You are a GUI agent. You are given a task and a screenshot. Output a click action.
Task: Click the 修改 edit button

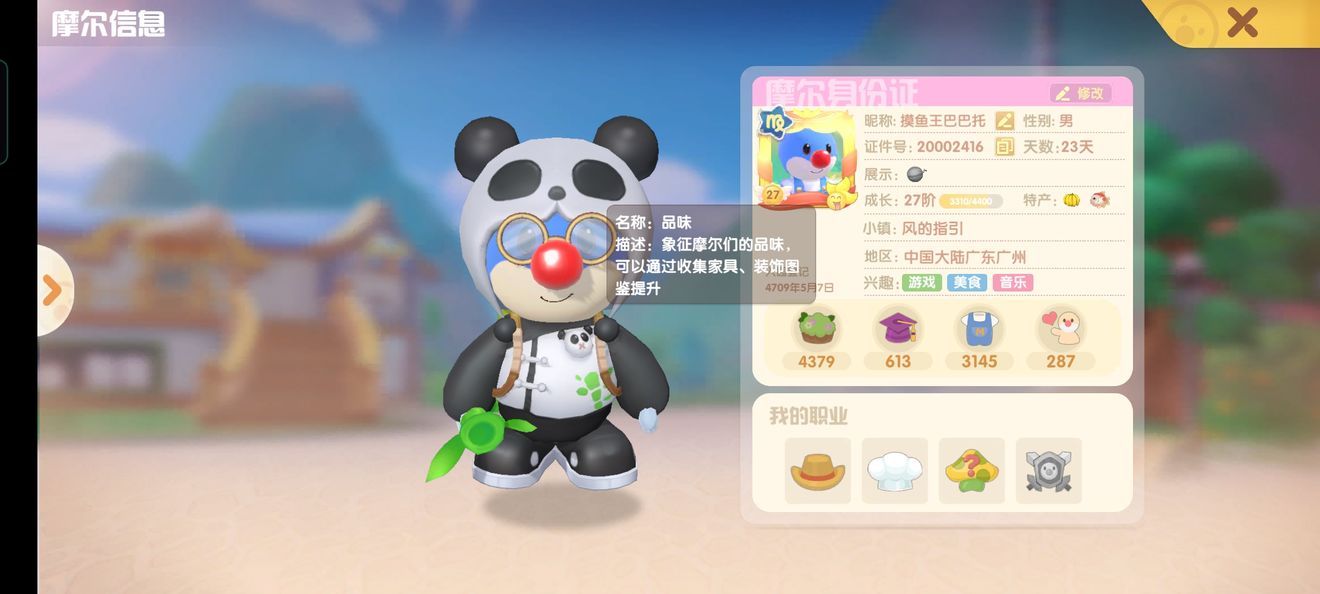1080,93
